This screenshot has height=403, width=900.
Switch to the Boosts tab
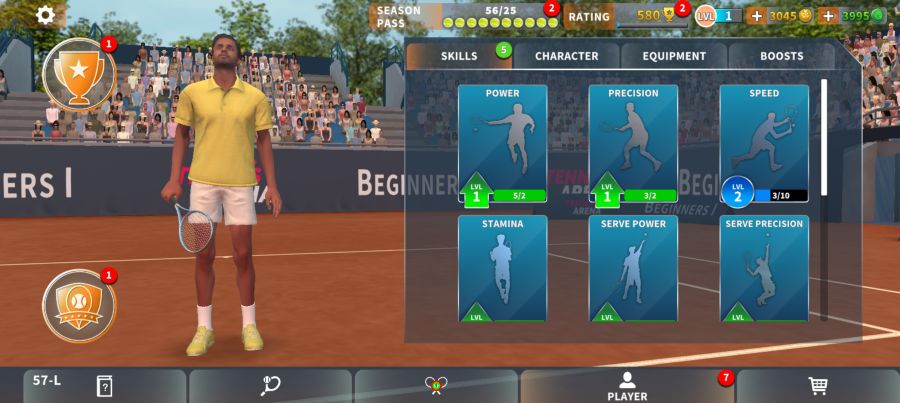tap(781, 56)
